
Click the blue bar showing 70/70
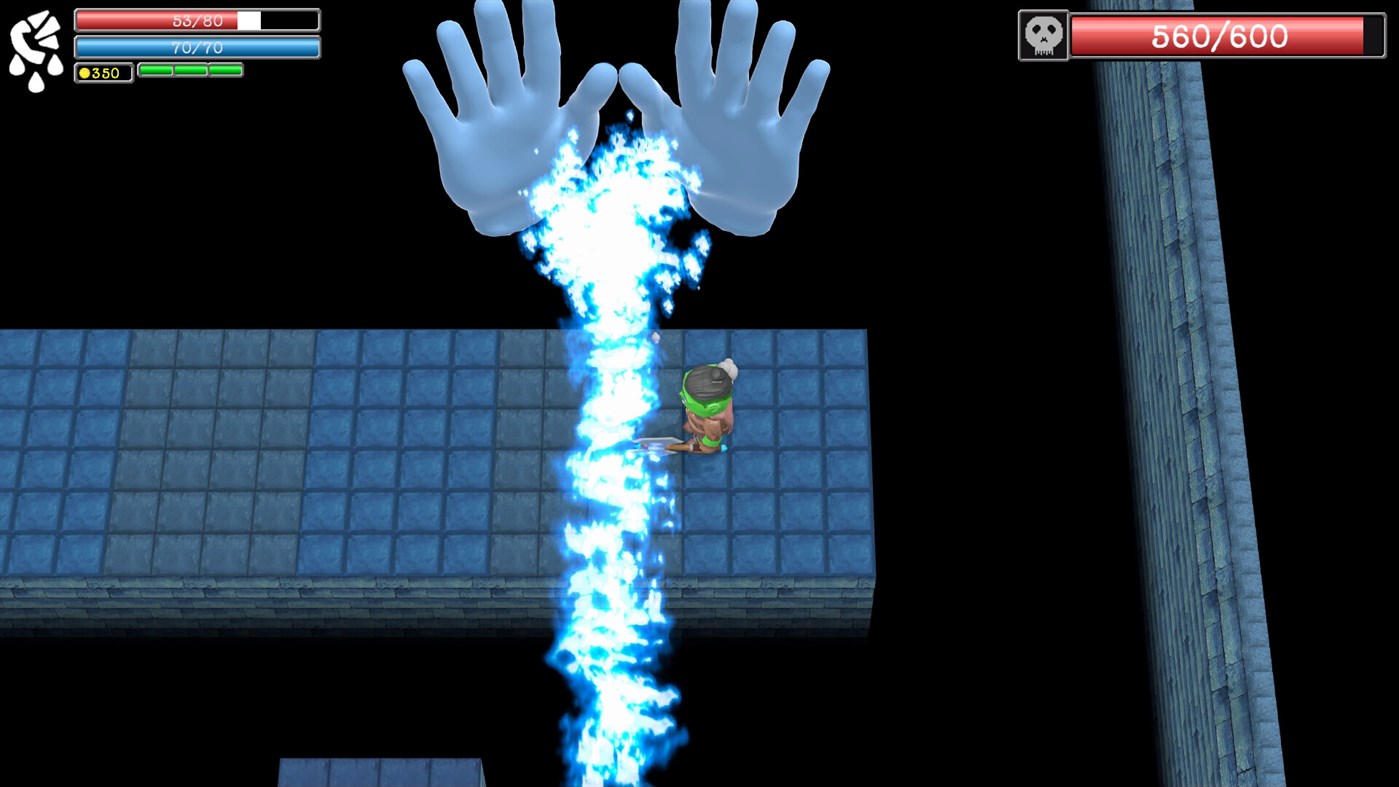click(x=195, y=46)
